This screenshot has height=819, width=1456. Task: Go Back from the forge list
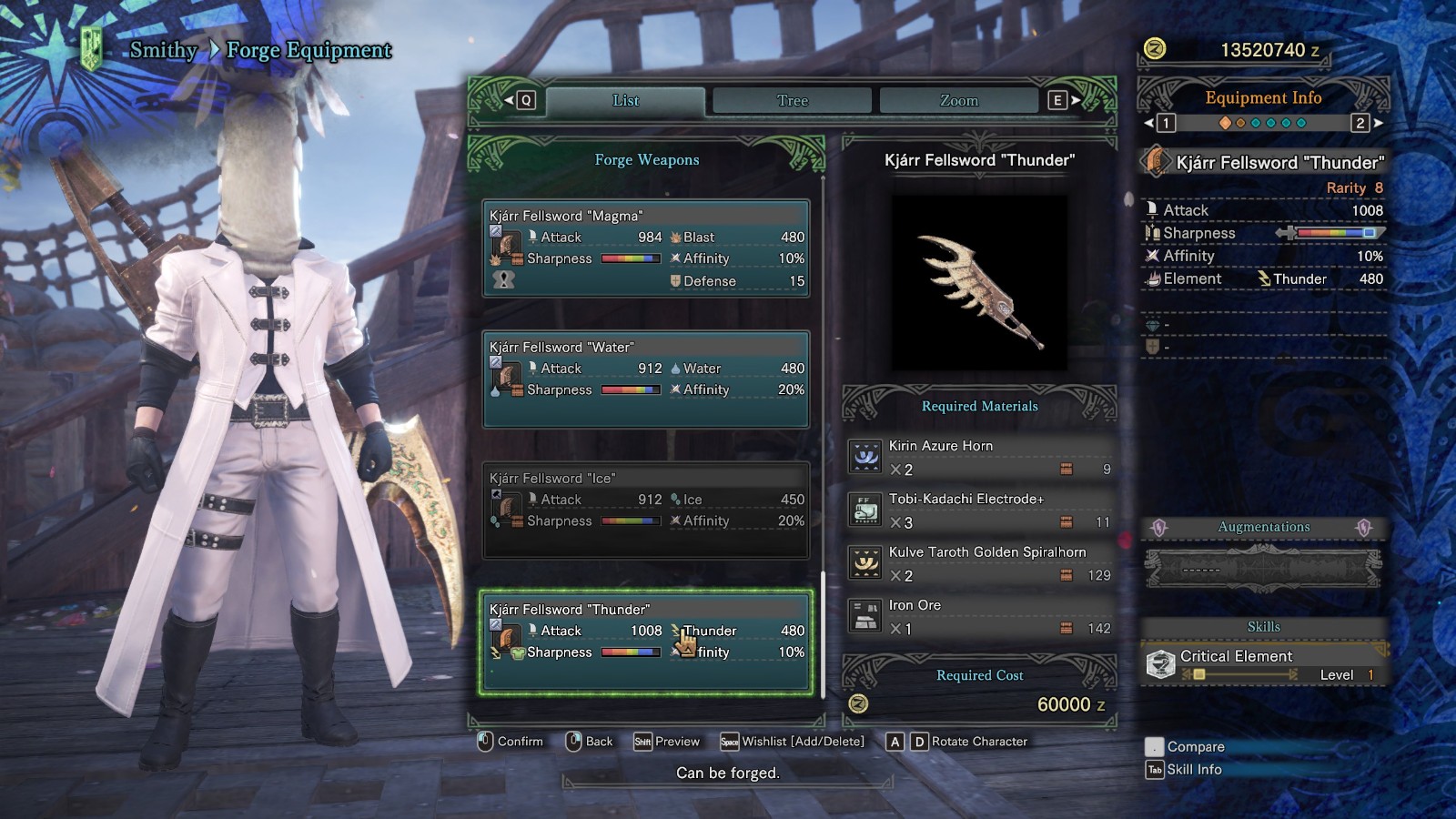(x=589, y=742)
